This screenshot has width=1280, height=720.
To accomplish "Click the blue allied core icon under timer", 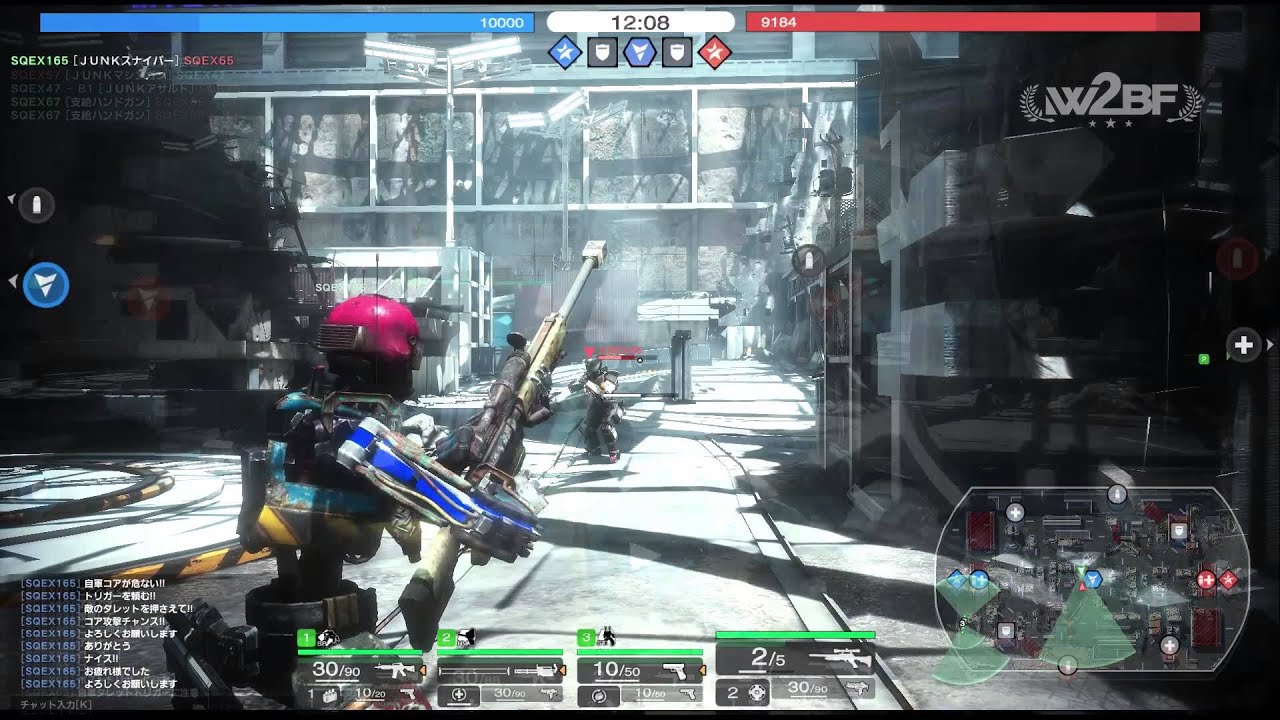I will pos(565,52).
